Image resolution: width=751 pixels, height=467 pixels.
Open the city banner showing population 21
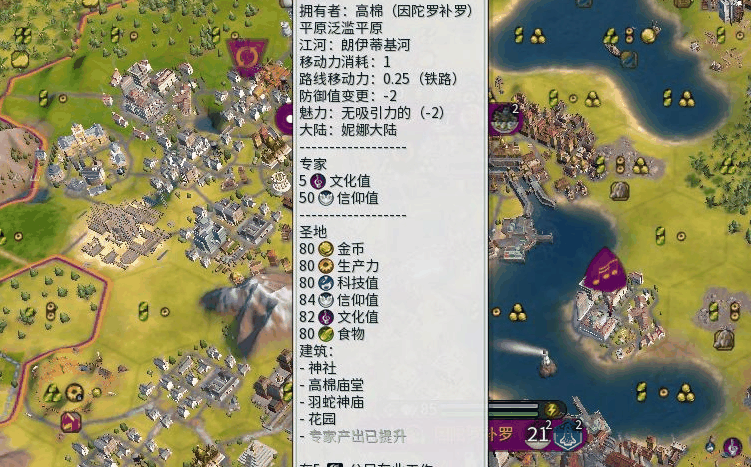pos(538,434)
